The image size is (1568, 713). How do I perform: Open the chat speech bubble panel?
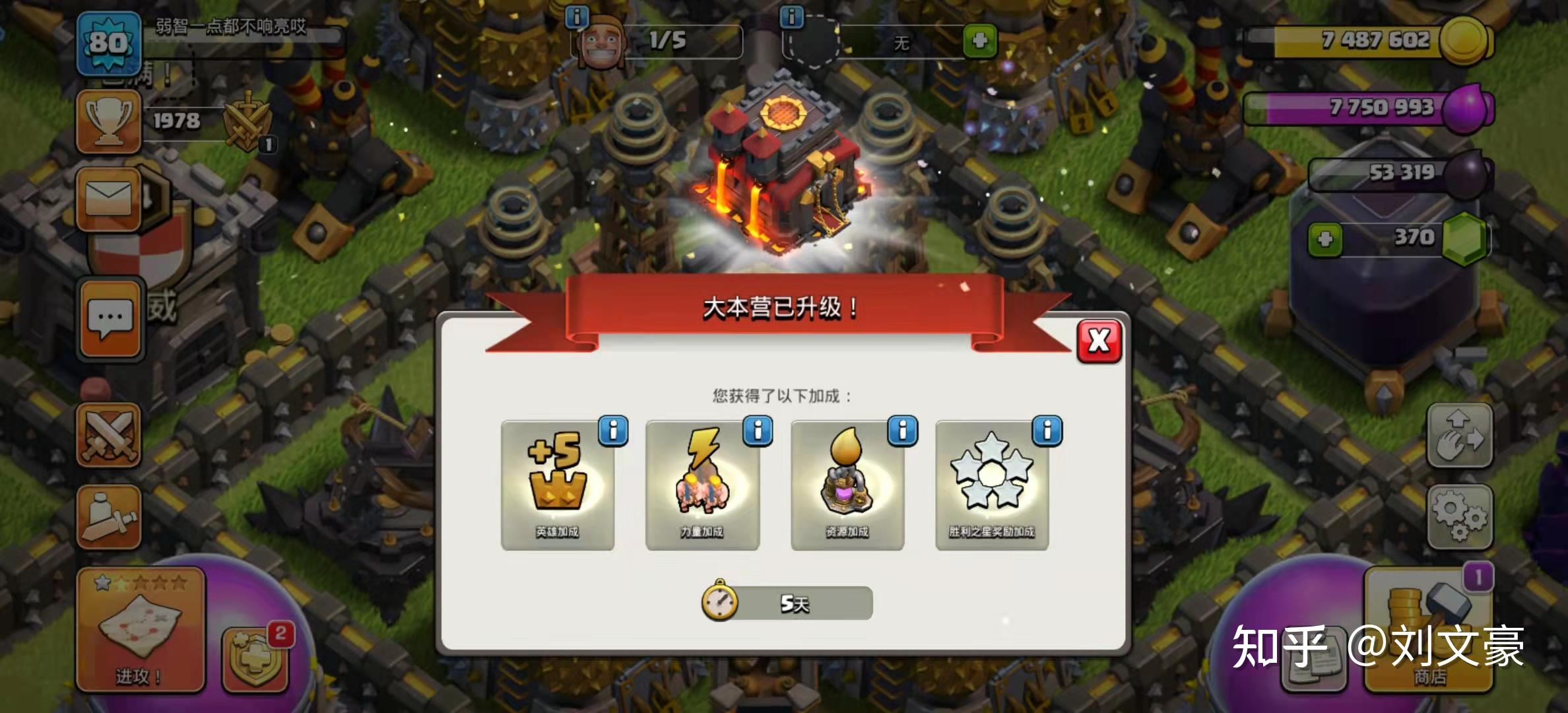pos(110,319)
